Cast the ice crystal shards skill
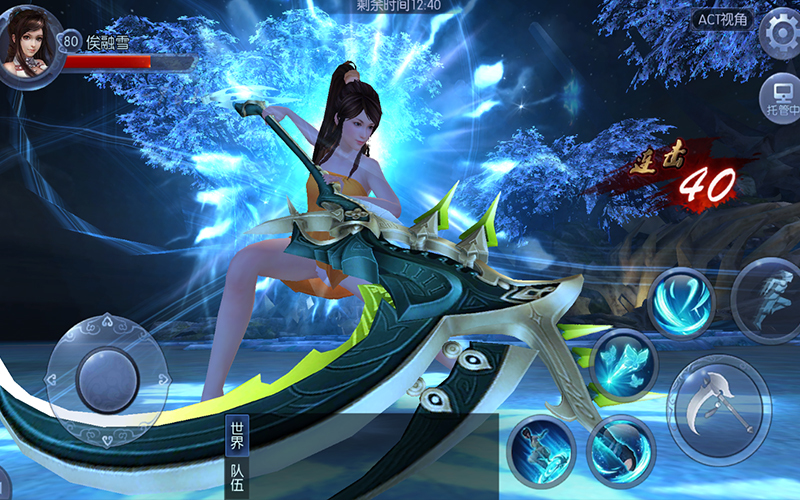Screen dimensions: 800x500 click(623, 363)
